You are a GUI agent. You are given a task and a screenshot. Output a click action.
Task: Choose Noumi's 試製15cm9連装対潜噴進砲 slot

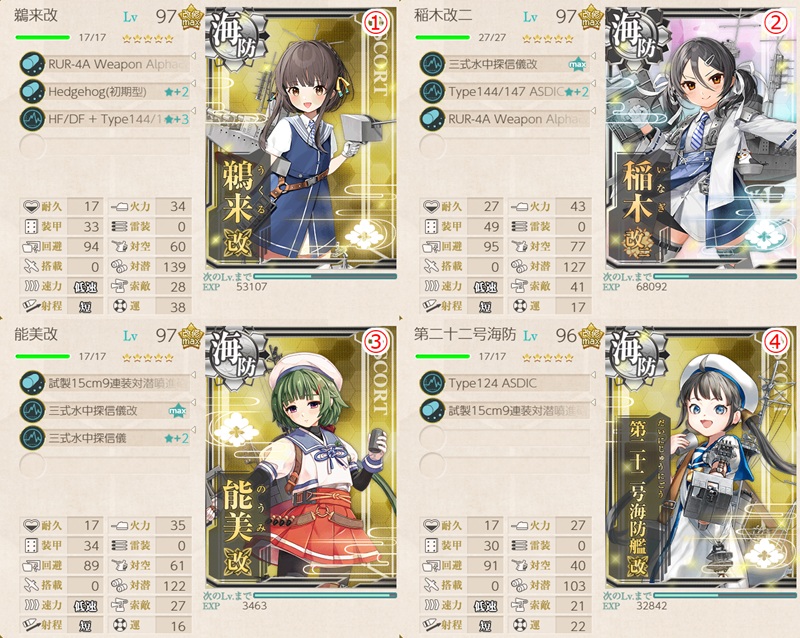coord(112,383)
